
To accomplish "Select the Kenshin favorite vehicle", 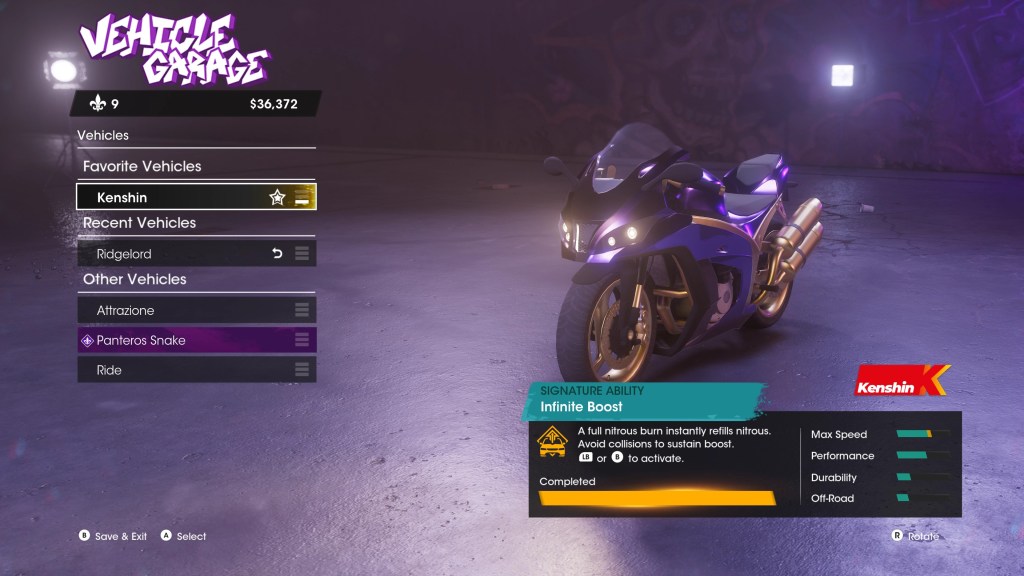I will click(x=180, y=198).
